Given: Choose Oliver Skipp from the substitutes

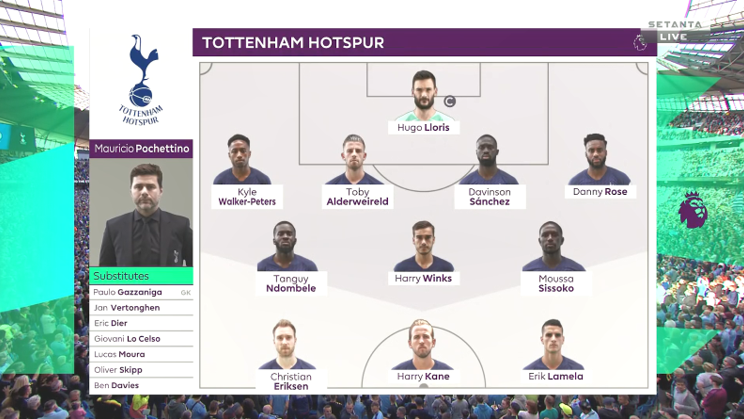Looking at the screenshot, I should [141, 370].
